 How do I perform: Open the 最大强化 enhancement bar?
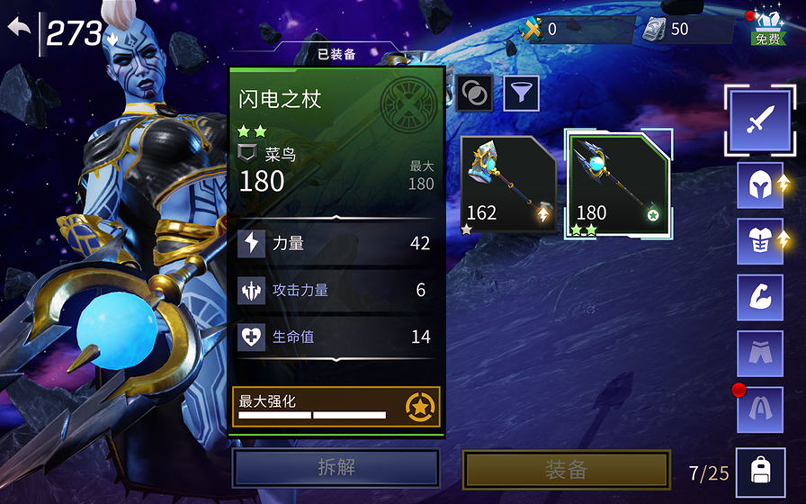[x=336, y=406]
